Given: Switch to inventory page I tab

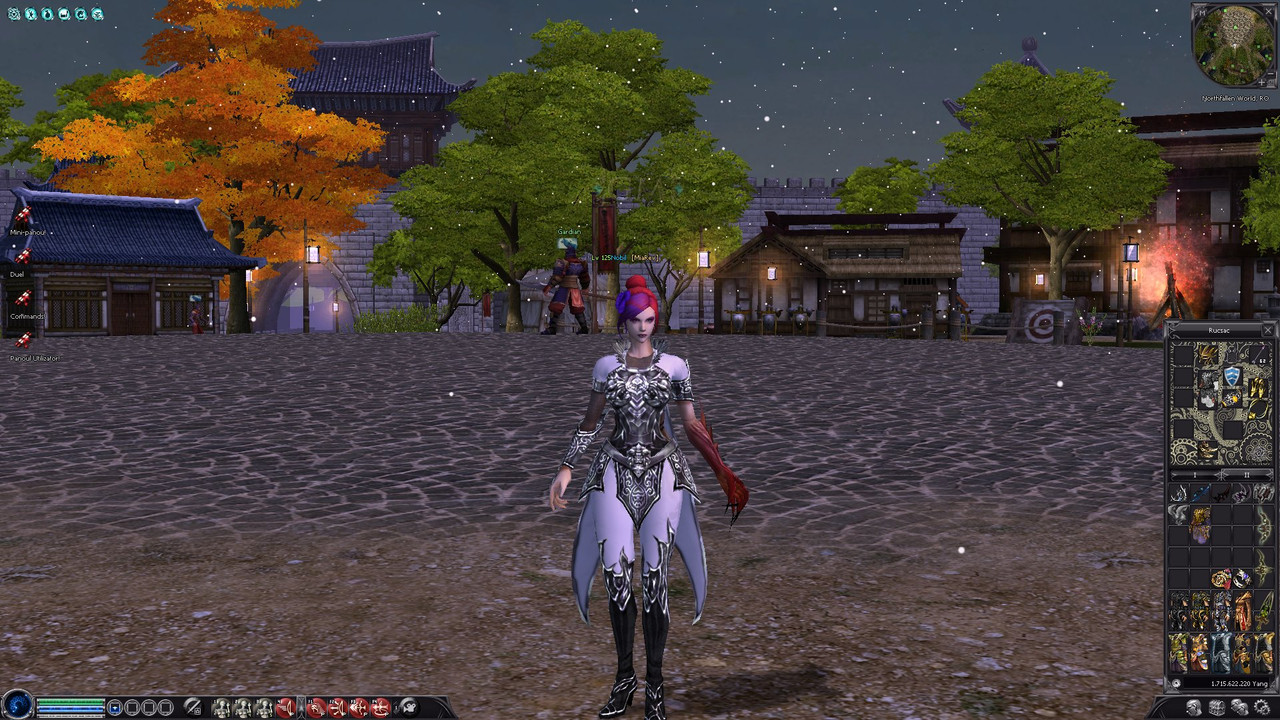Looking at the screenshot, I should point(1196,474).
